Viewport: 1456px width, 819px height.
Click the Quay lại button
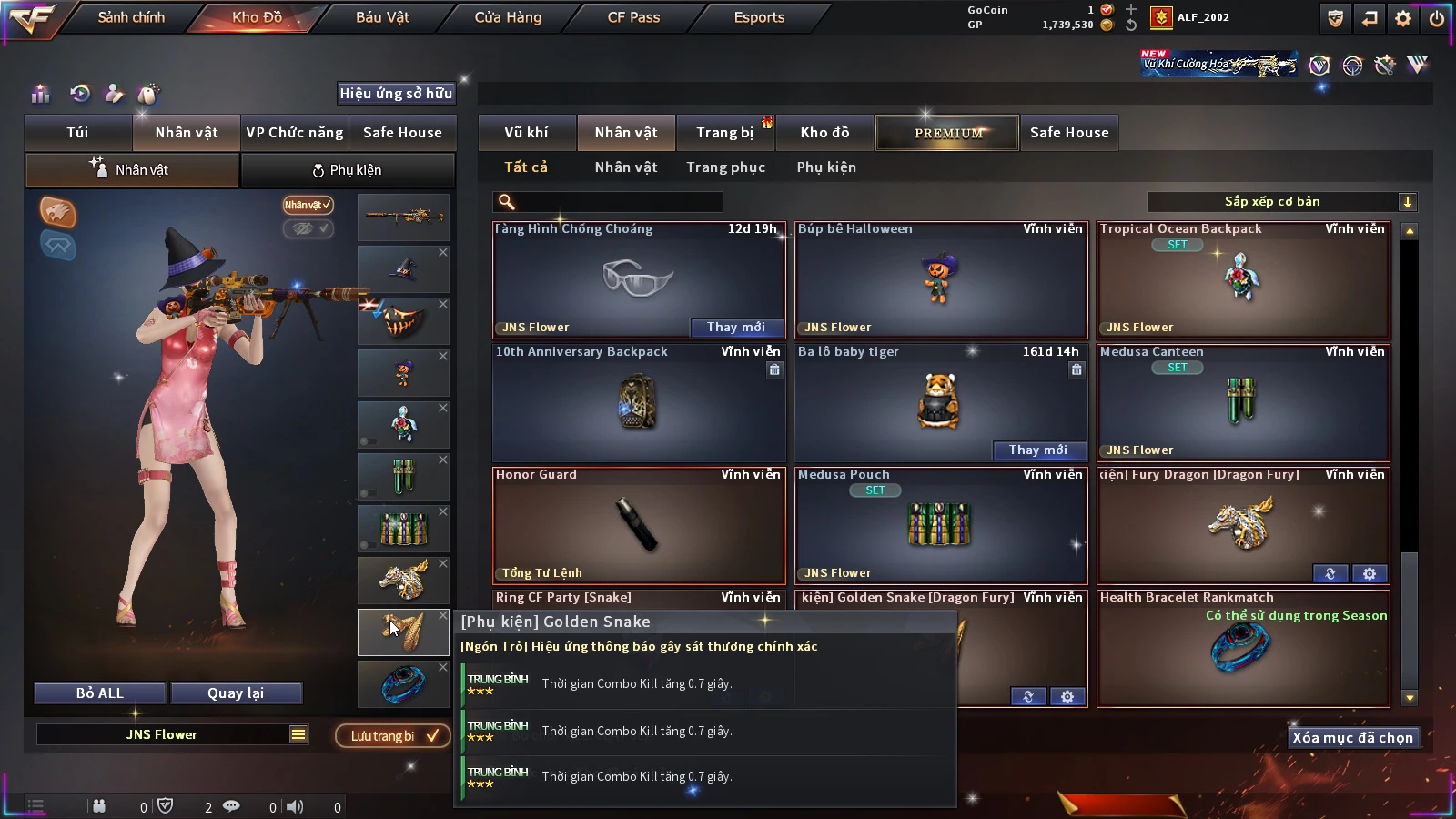pyautogui.click(x=236, y=693)
